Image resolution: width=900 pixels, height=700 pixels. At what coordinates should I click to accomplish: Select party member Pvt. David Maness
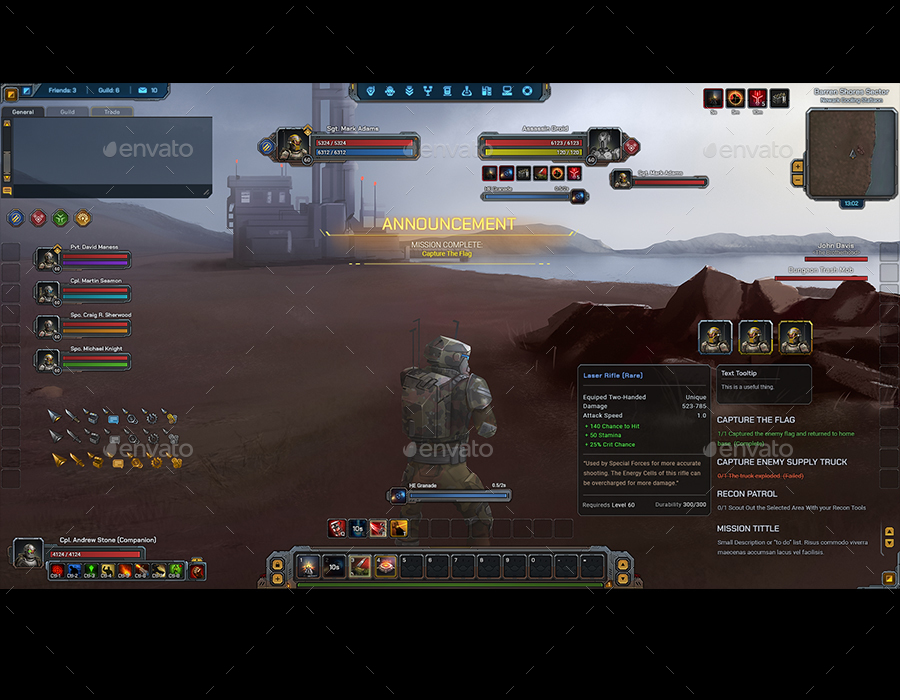coord(47,259)
